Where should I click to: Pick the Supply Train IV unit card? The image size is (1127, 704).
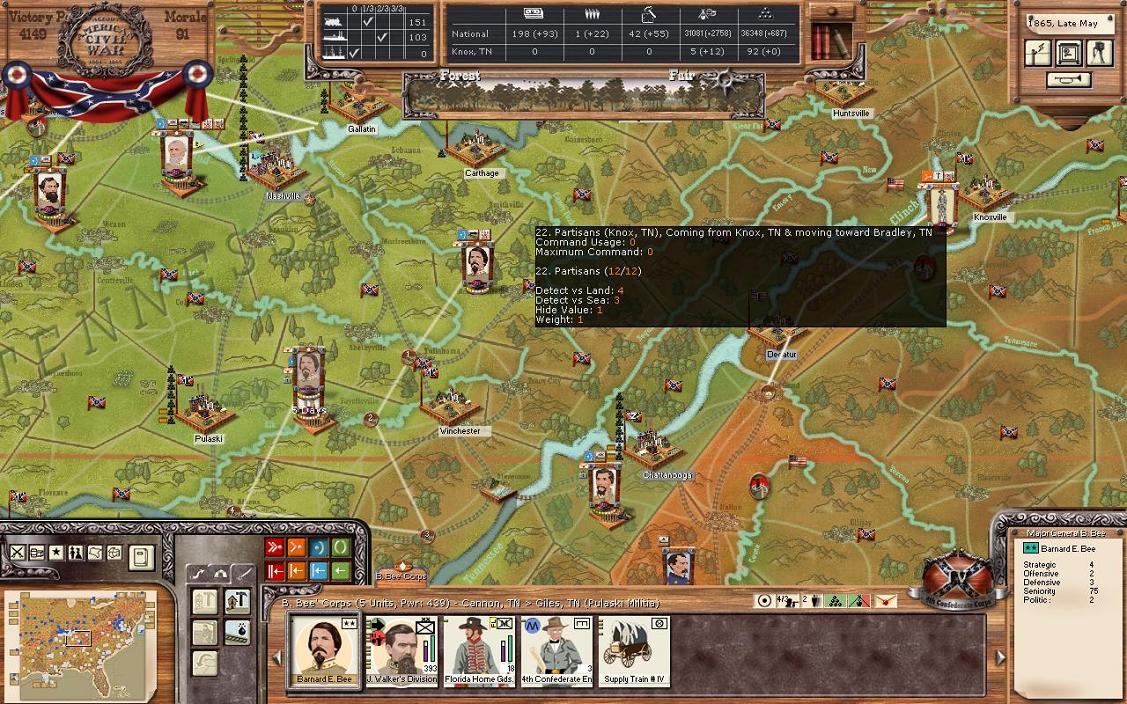click(x=633, y=651)
